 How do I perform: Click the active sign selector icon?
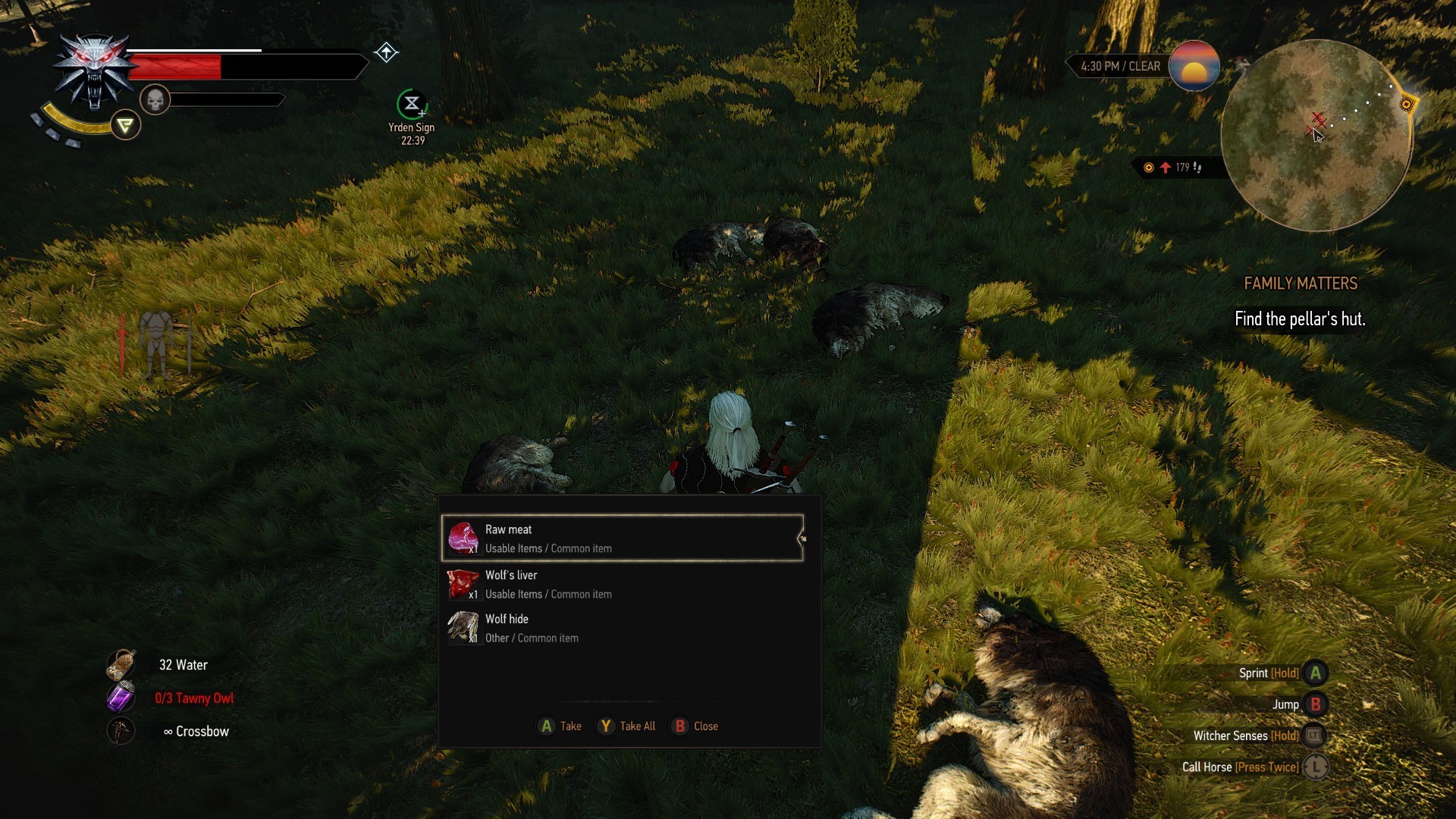coord(125,125)
